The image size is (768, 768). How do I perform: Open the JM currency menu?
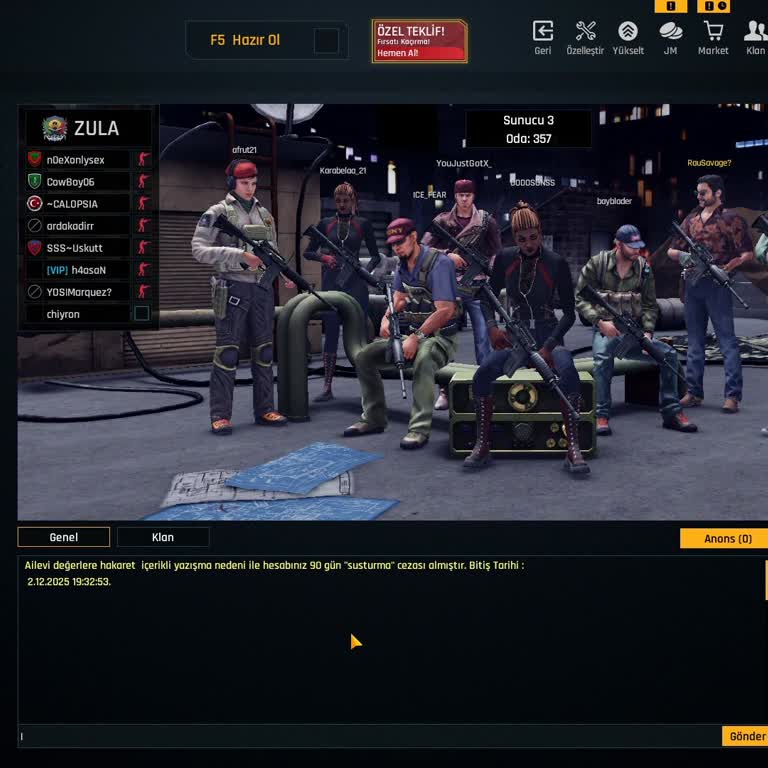pyautogui.click(x=670, y=37)
